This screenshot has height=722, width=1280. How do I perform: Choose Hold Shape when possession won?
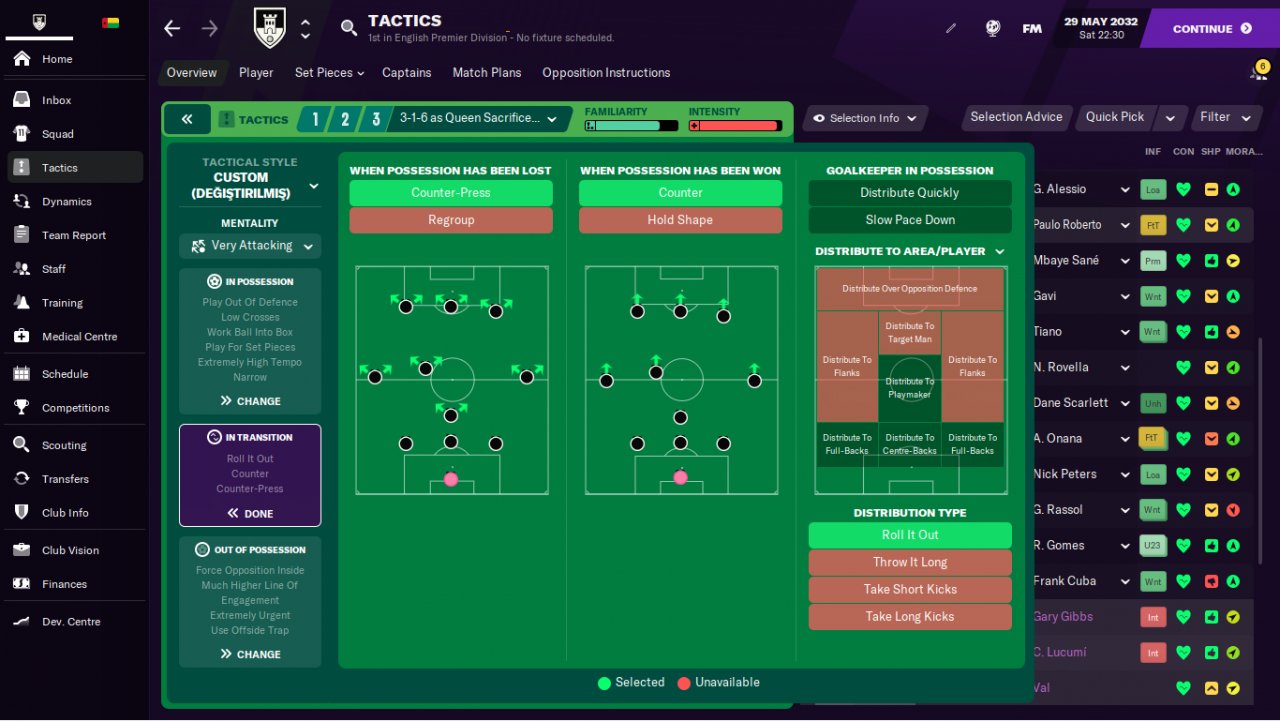point(680,220)
